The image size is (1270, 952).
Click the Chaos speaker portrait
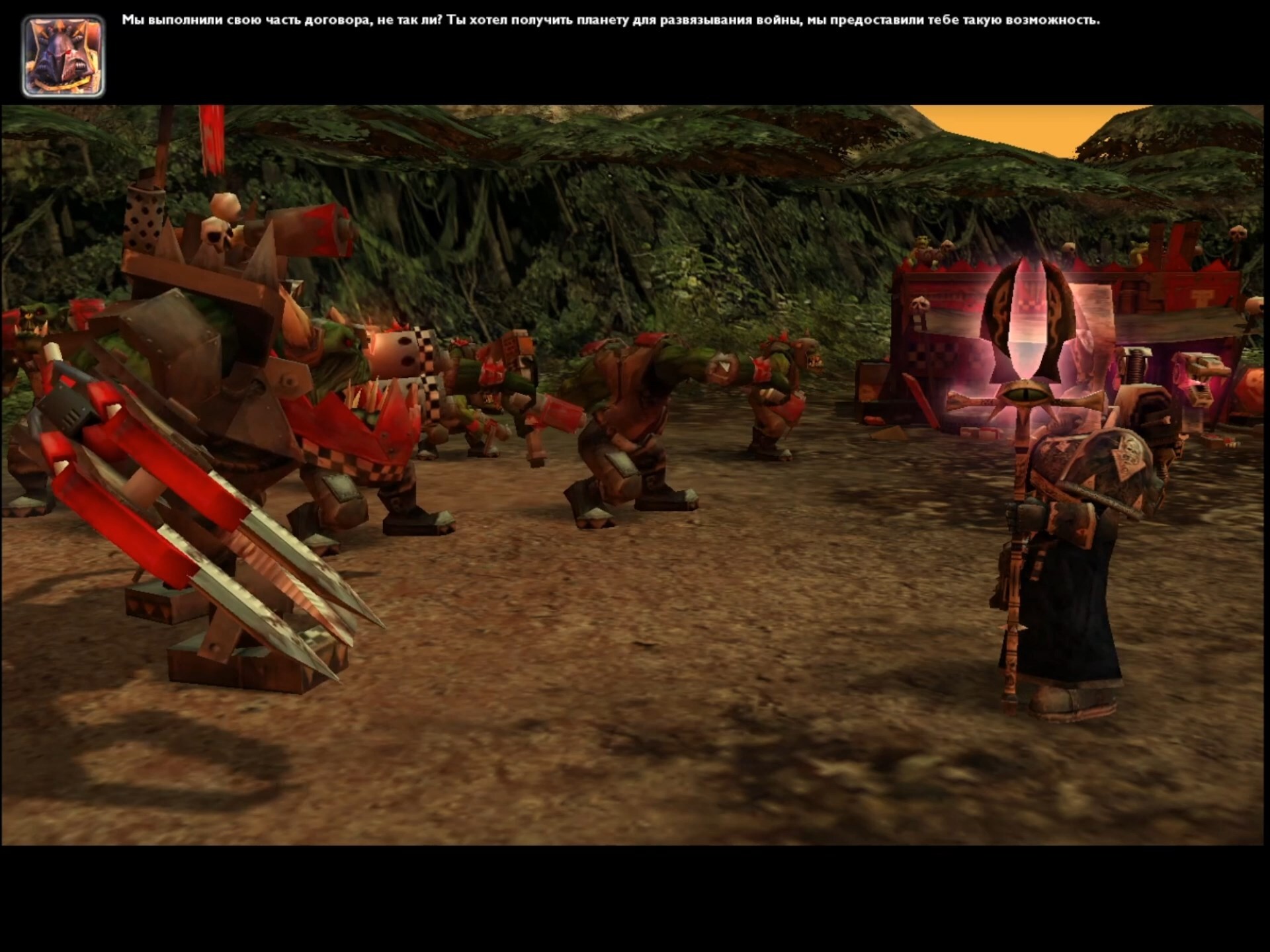tap(63, 57)
